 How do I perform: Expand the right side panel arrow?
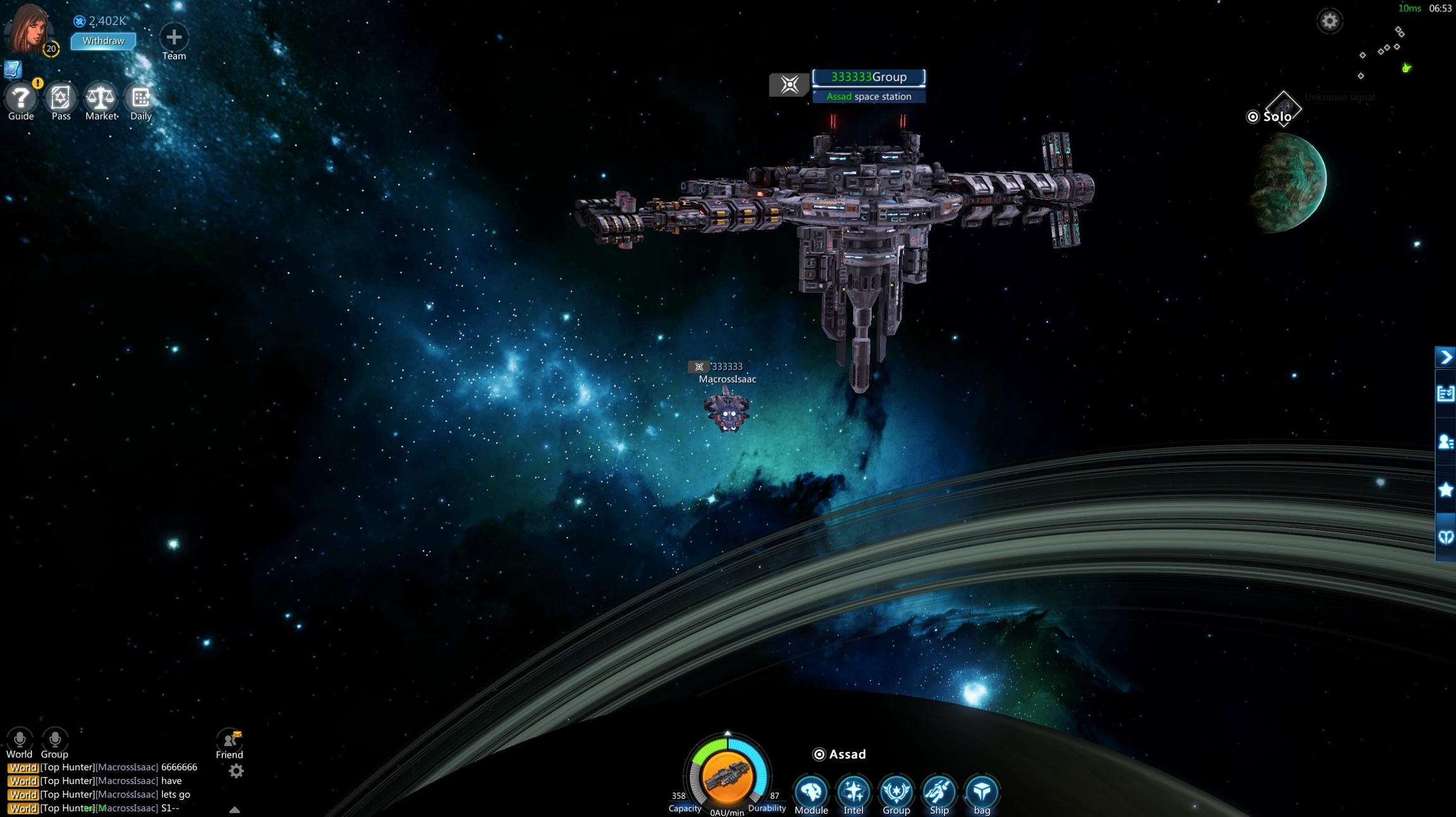[x=1445, y=358]
